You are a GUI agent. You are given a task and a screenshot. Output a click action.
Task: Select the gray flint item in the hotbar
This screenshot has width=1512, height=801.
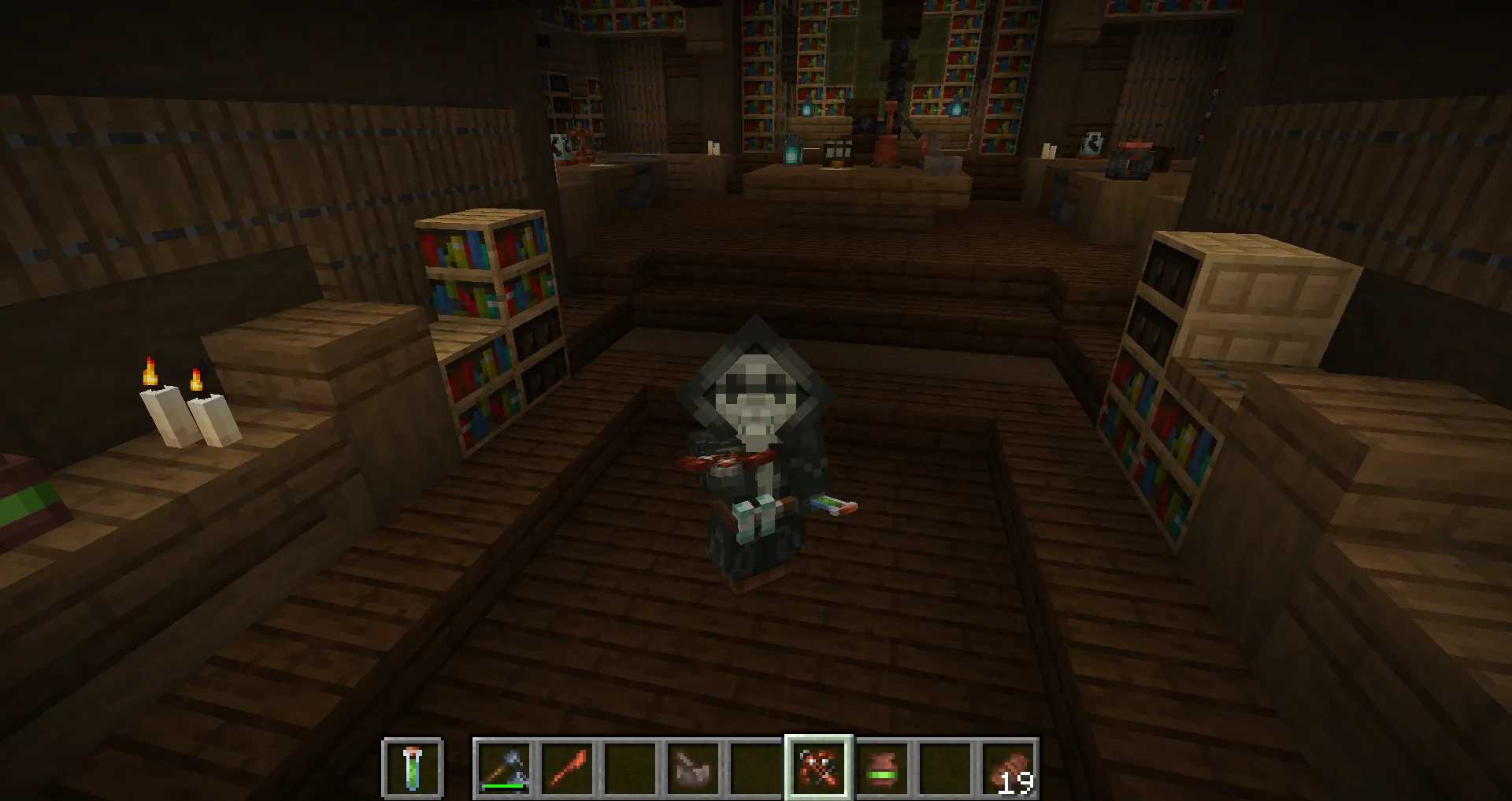click(693, 768)
